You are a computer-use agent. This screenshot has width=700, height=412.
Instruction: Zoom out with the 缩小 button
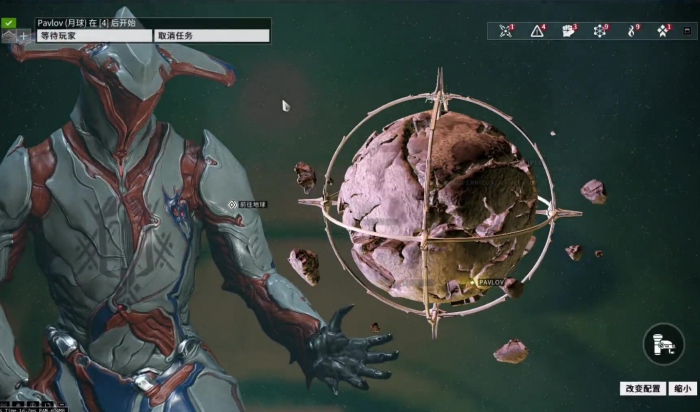pyautogui.click(x=682, y=388)
